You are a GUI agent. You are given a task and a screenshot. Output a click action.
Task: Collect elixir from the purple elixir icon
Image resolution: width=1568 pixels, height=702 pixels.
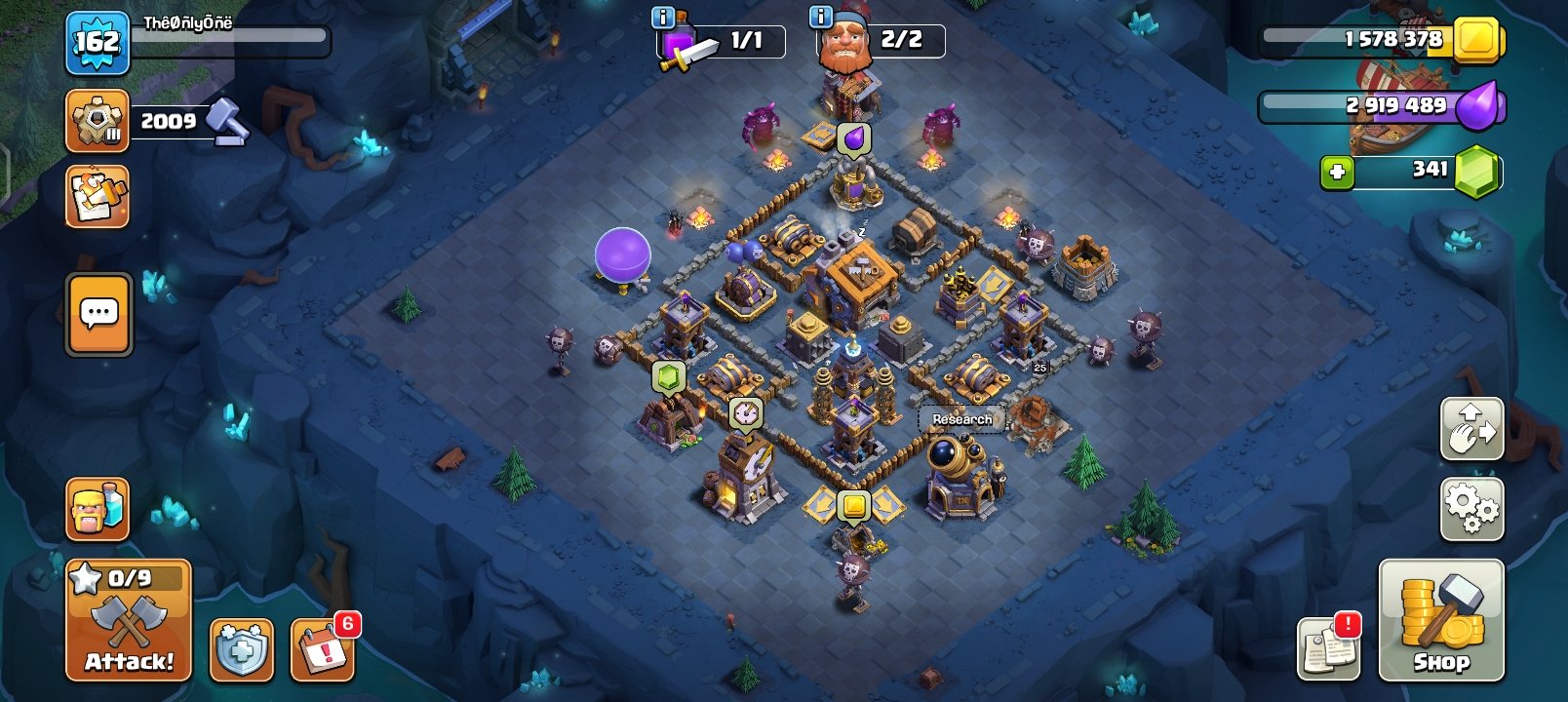pos(852,136)
